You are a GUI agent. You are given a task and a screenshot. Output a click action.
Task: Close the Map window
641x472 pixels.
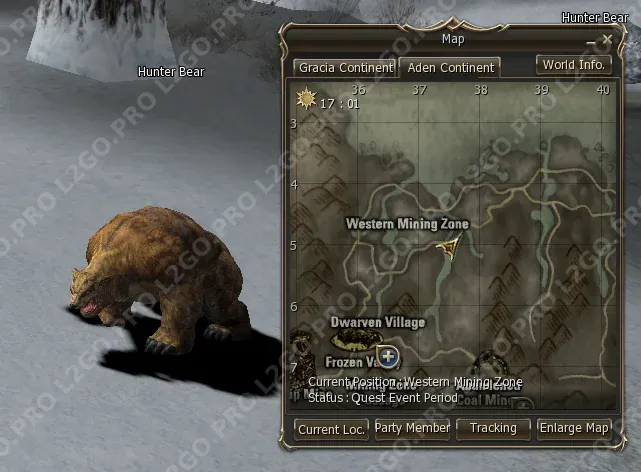click(607, 40)
